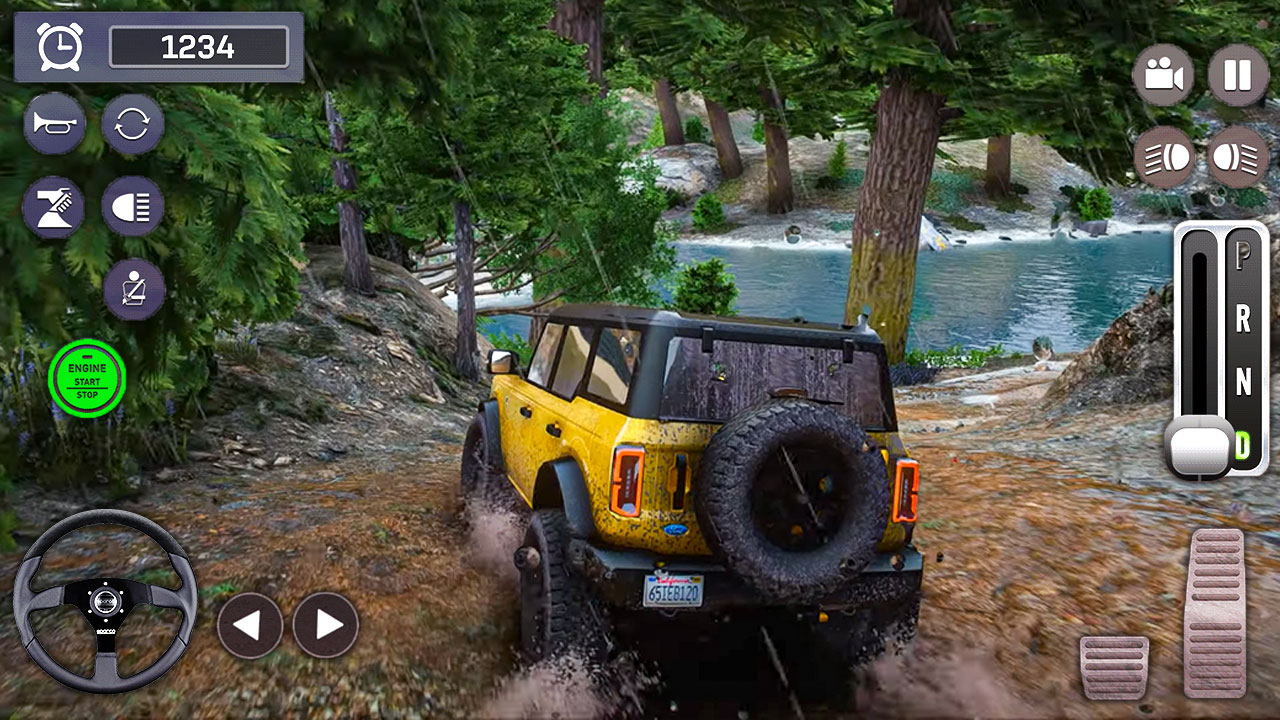Click the alarm clock timer icon
Screen dimensions: 1280x720
click(x=60, y=46)
